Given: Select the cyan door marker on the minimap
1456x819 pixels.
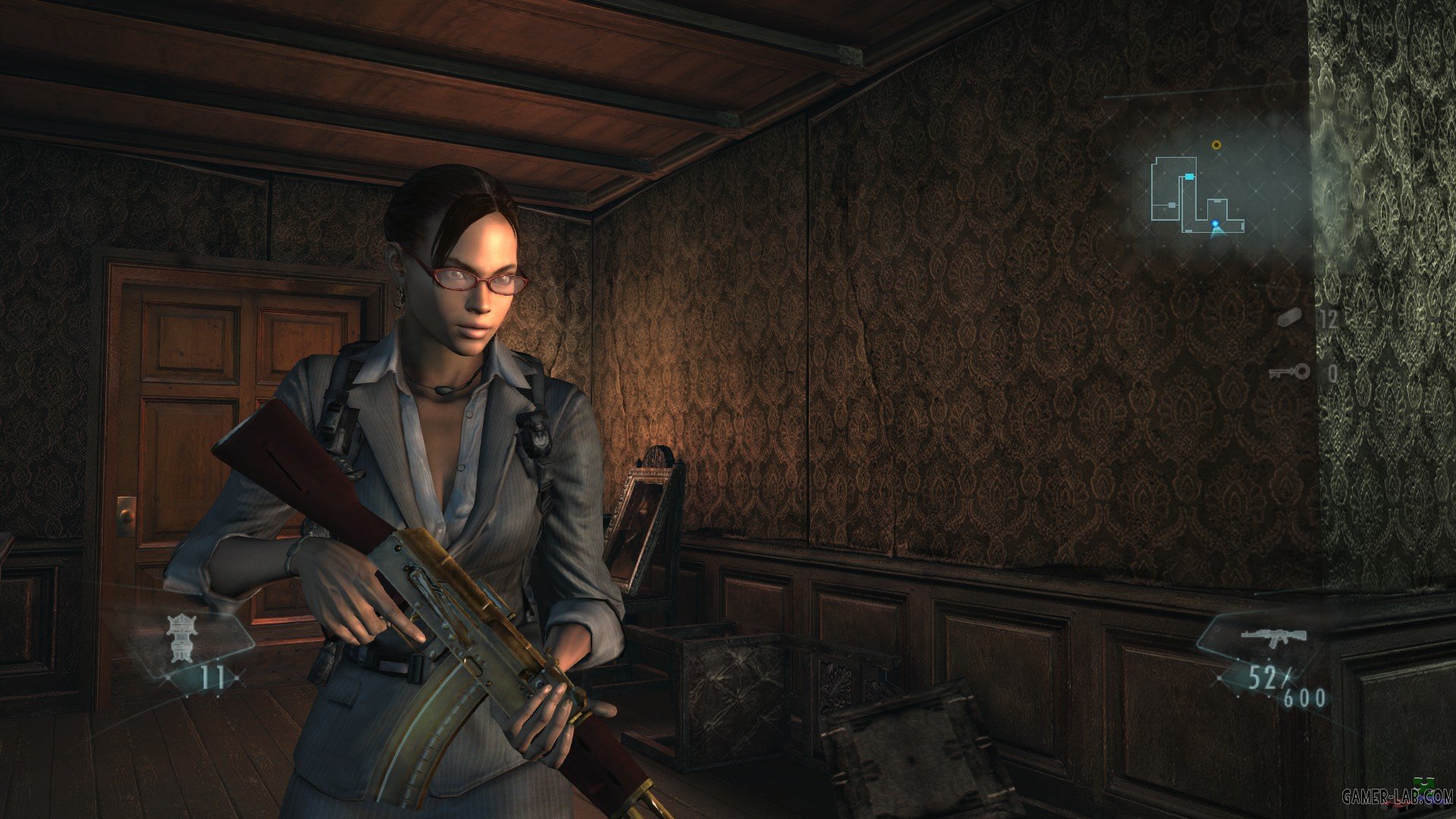Looking at the screenshot, I should point(1190,177).
